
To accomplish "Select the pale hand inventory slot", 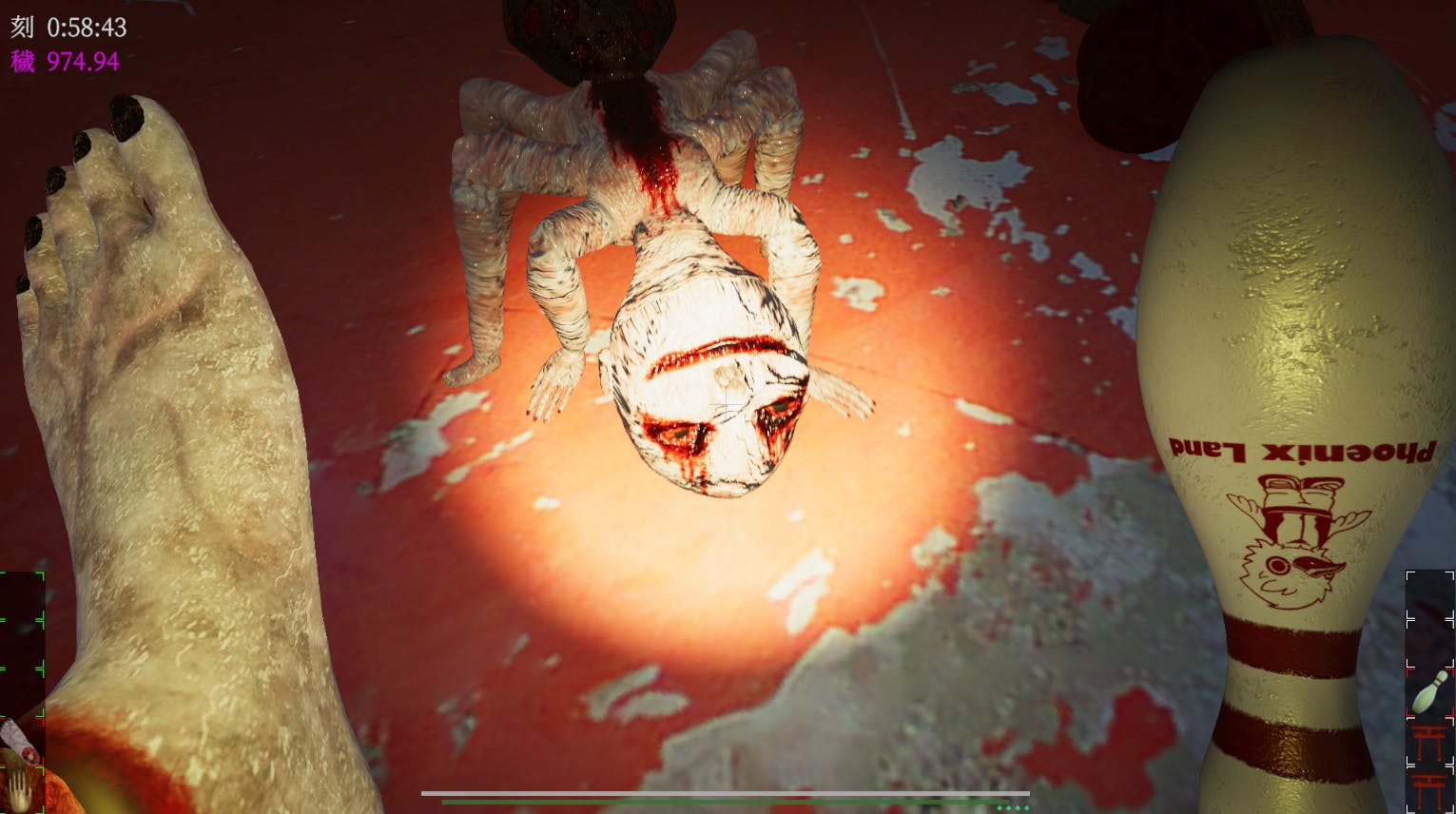I will click(17, 789).
